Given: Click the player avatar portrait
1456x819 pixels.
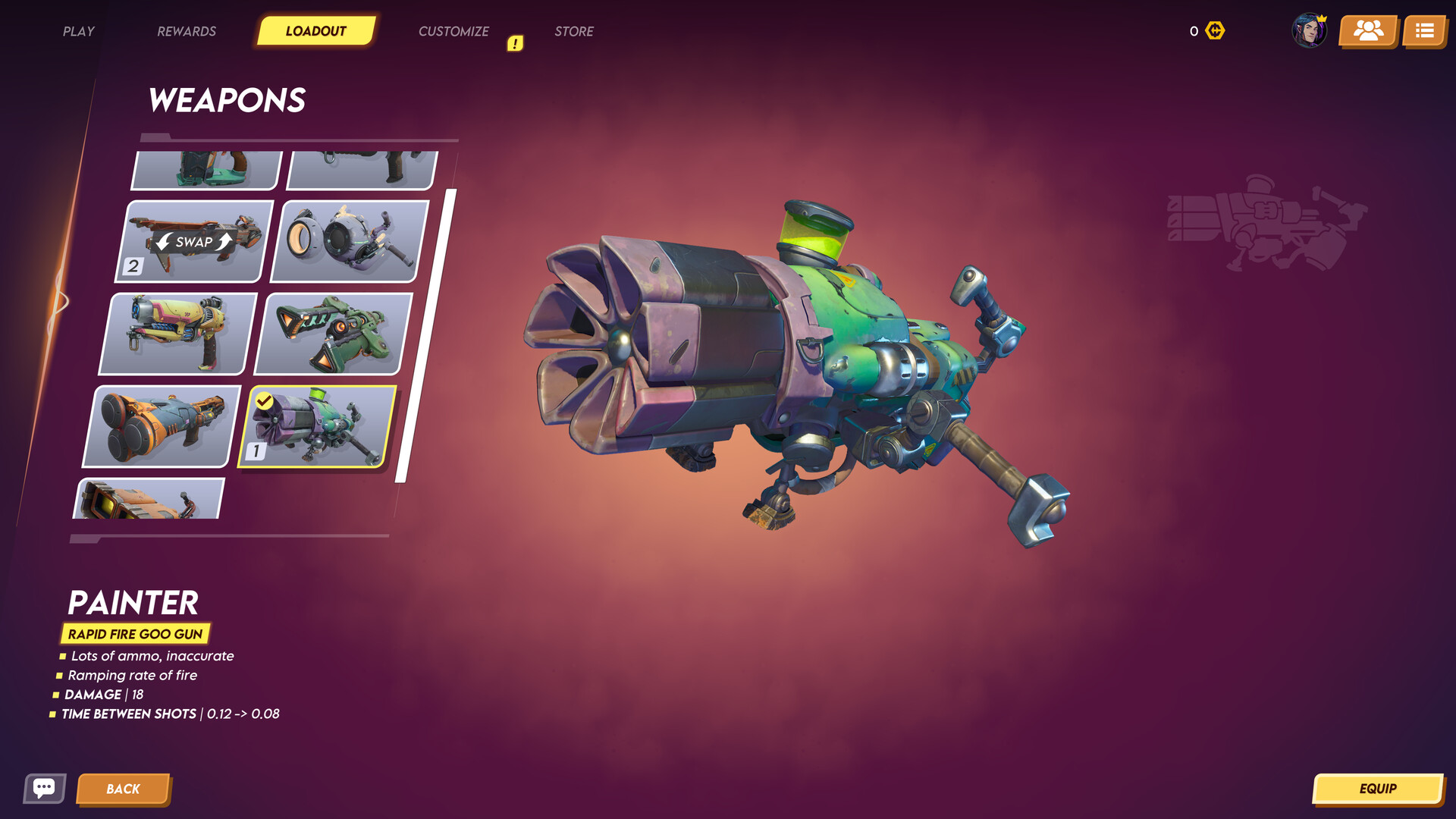Looking at the screenshot, I should [1310, 31].
